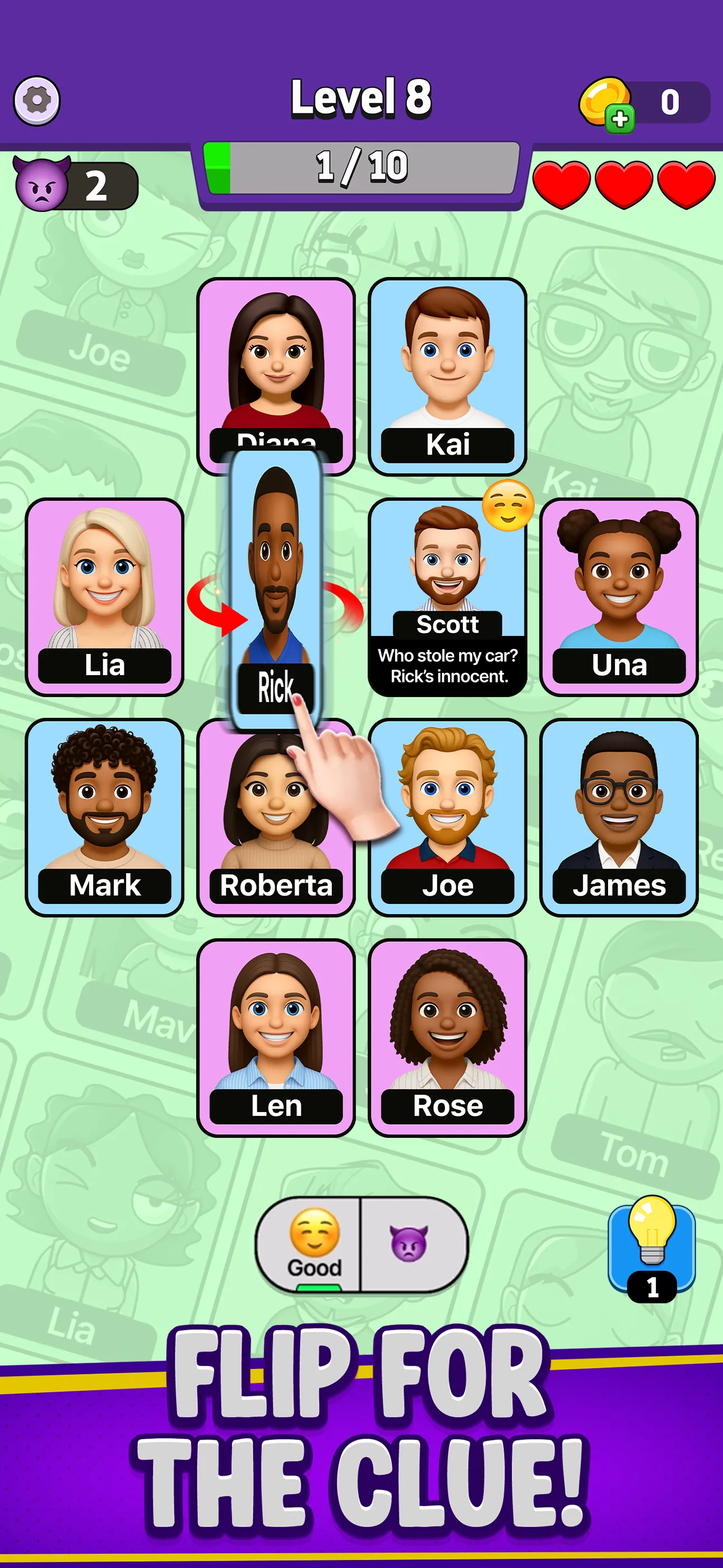723x1568 pixels.
Task: Switch the Good/Evil verdict selector
Action: pos(362,1245)
